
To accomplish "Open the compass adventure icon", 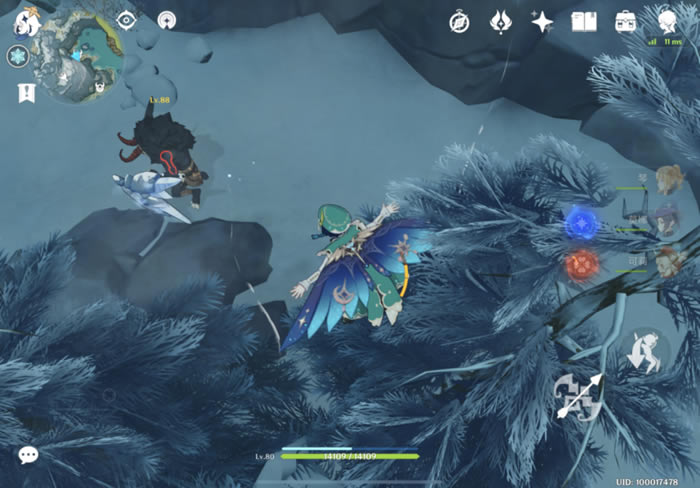I will tap(459, 22).
